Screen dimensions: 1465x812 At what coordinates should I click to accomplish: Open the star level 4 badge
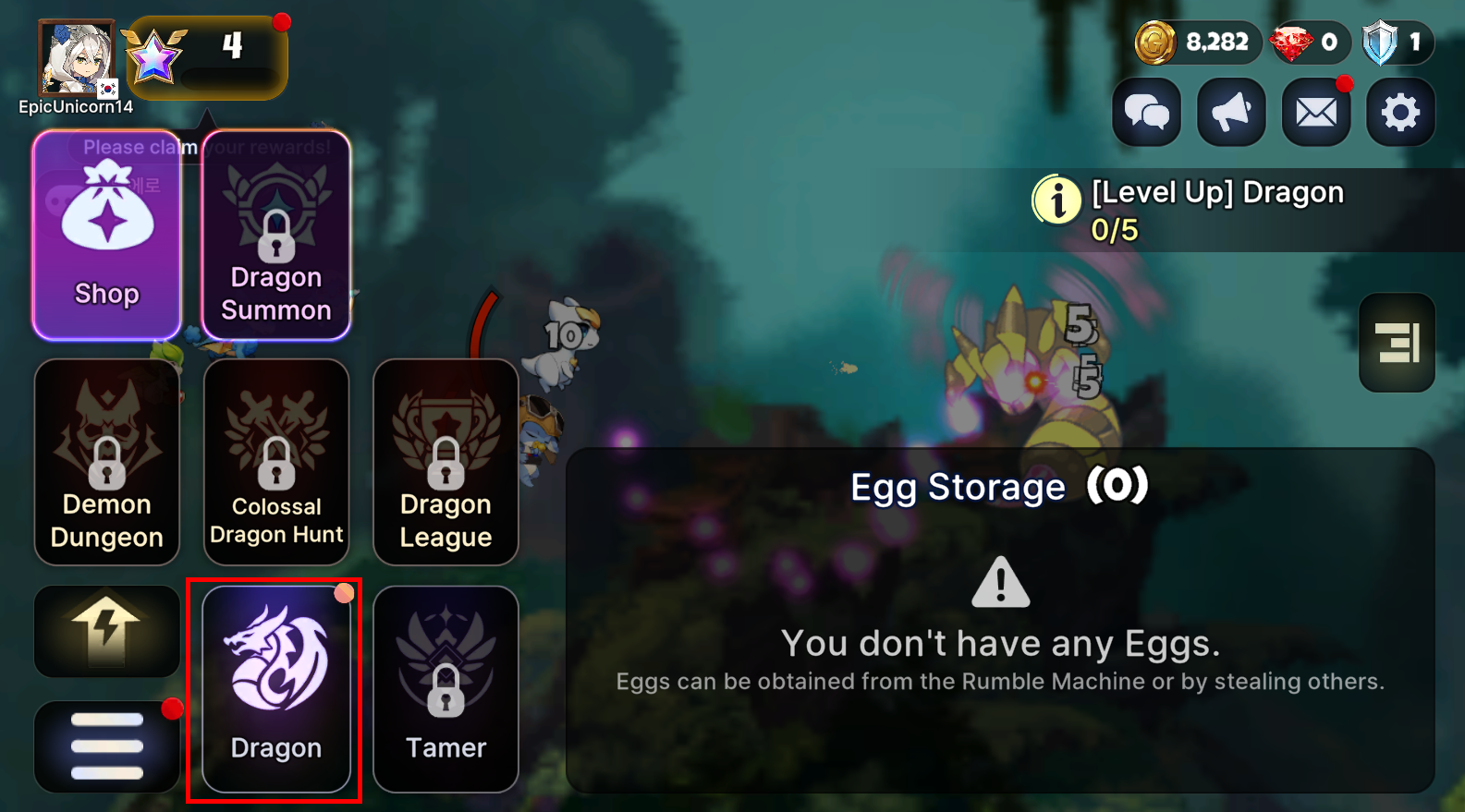[x=207, y=57]
